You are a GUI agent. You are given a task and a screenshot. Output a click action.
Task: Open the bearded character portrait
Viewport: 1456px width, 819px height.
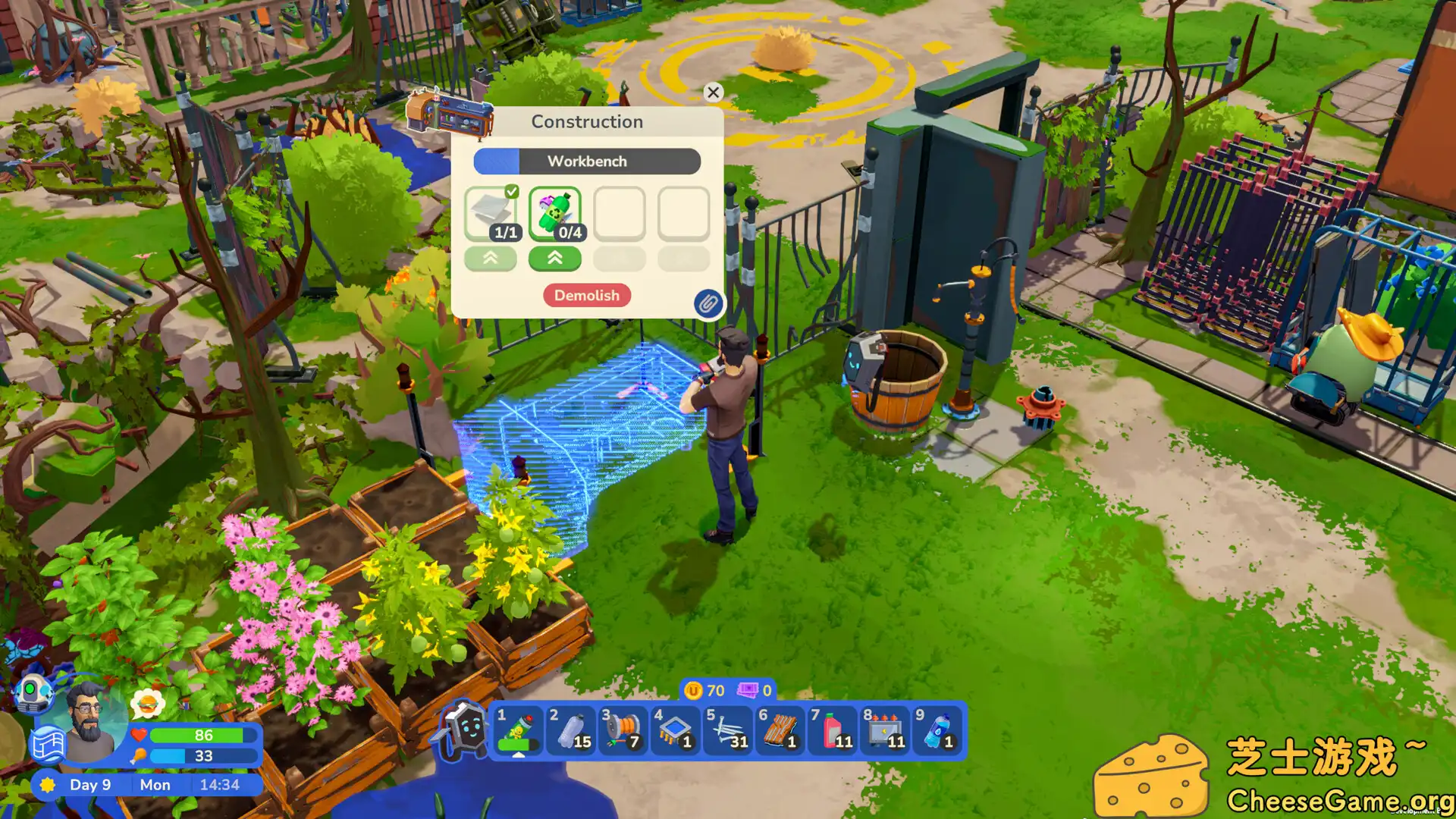91,717
